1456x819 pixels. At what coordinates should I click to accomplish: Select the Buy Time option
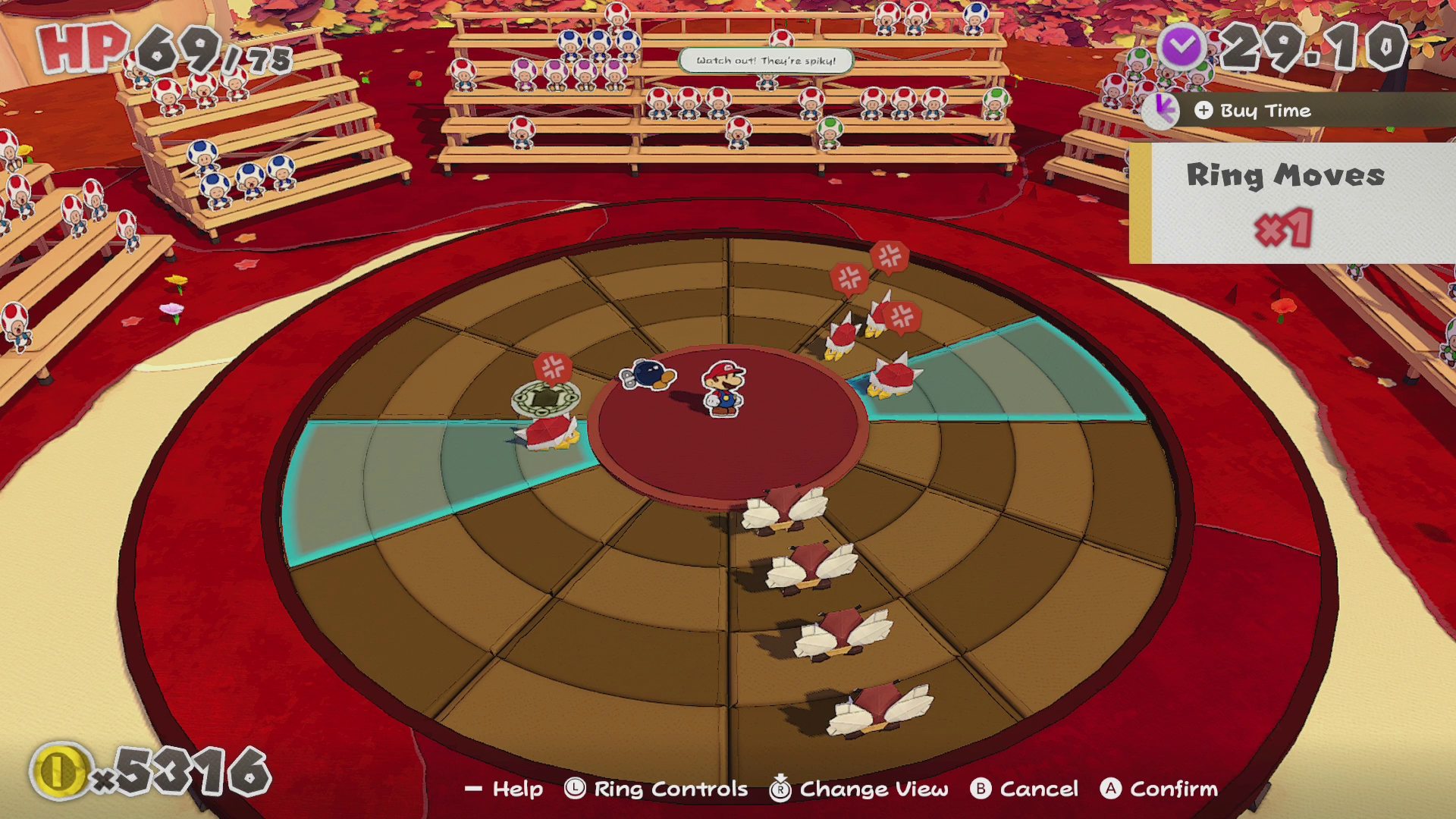point(1264,111)
